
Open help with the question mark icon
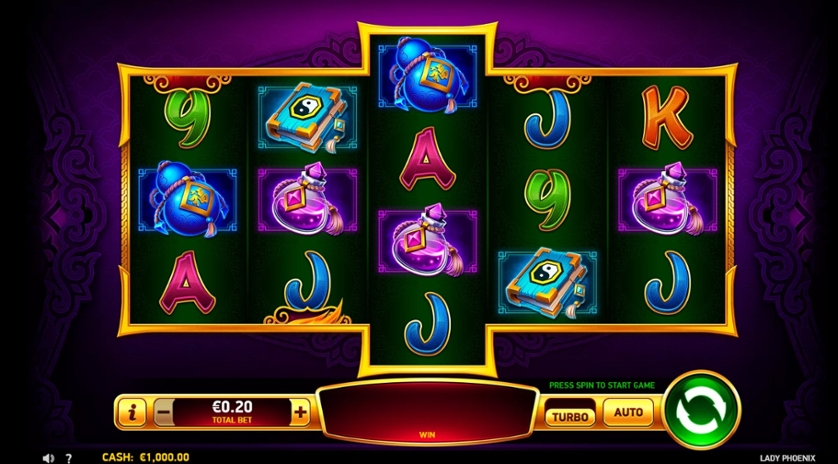(69, 457)
